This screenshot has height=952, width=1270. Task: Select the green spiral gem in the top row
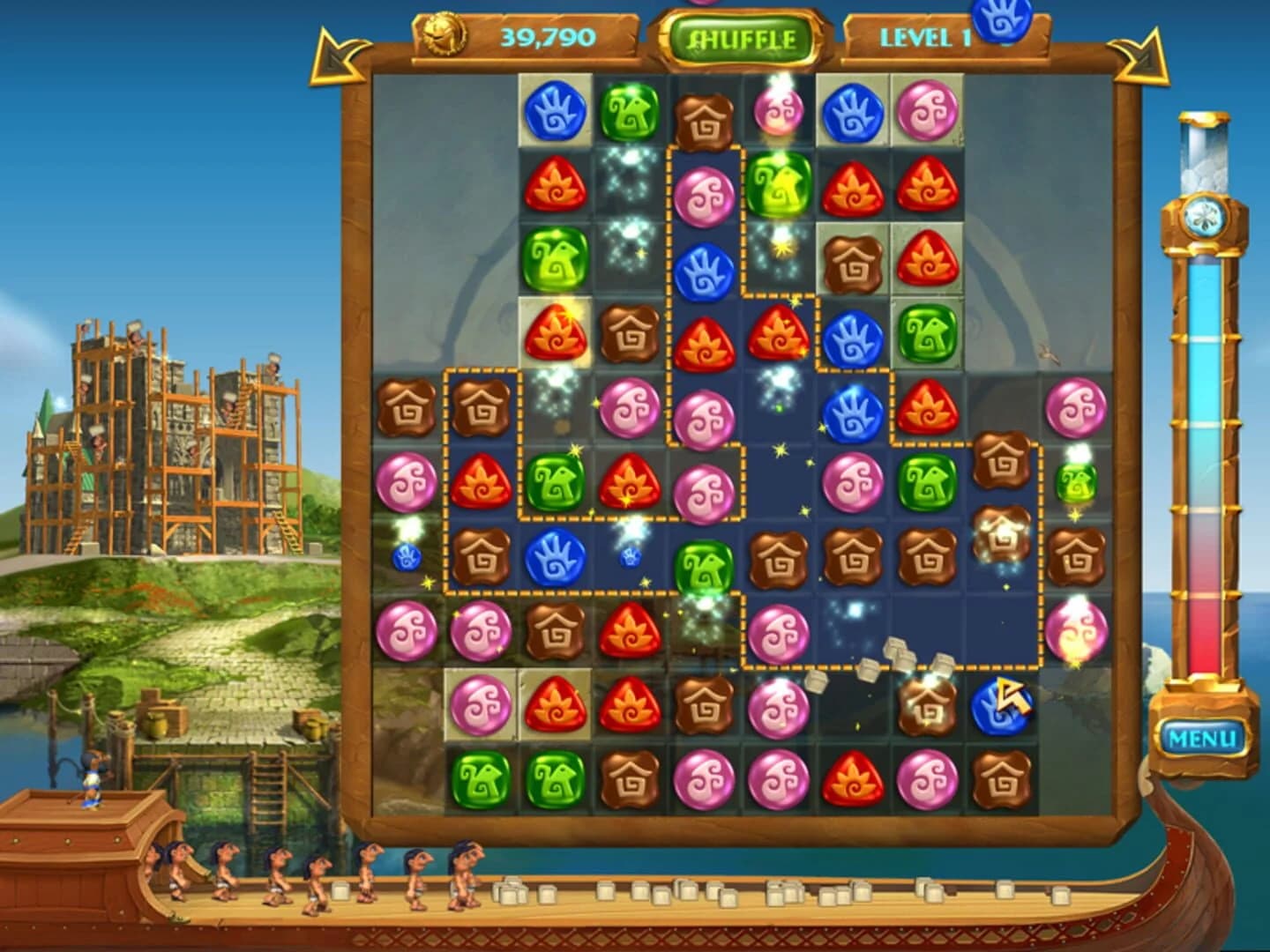coord(629,115)
